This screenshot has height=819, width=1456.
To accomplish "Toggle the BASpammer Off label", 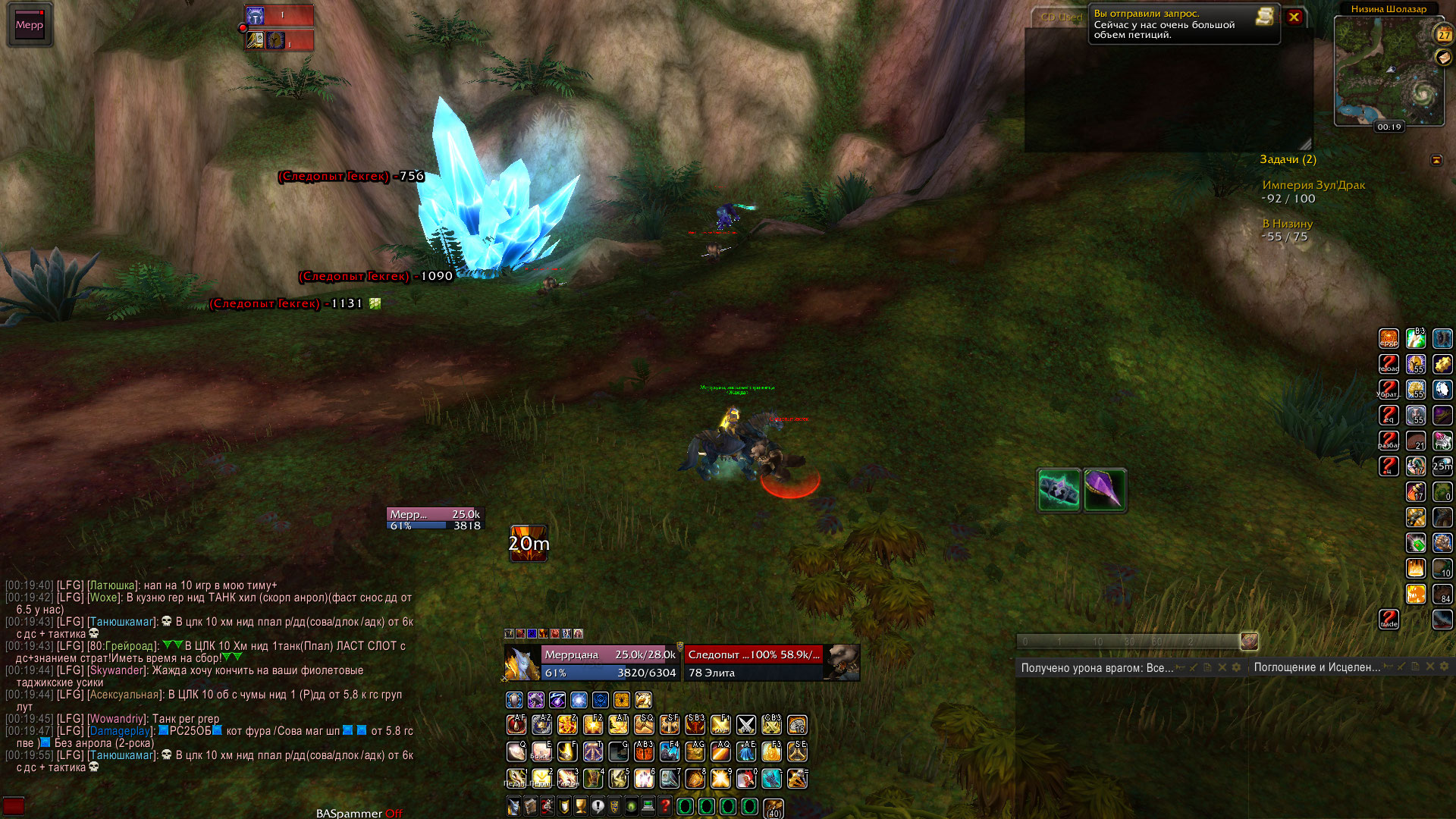I will tap(359, 813).
